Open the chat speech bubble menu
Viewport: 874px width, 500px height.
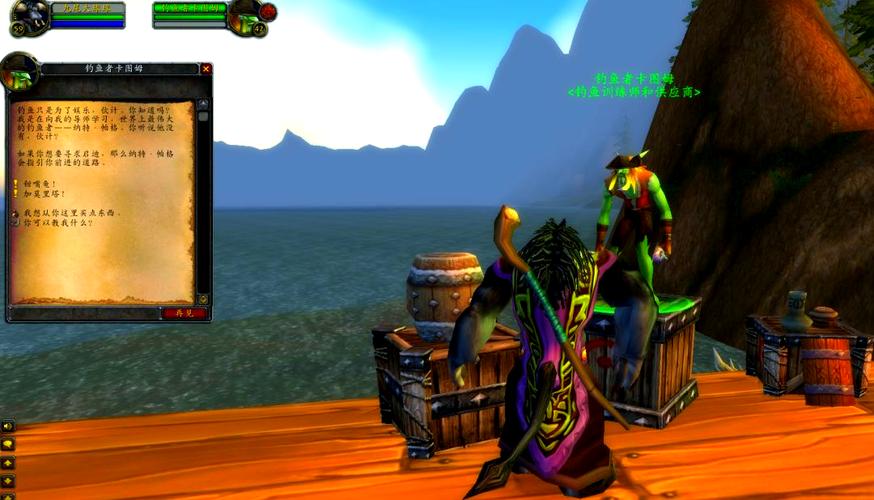pyautogui.click(x=8, y=443)
